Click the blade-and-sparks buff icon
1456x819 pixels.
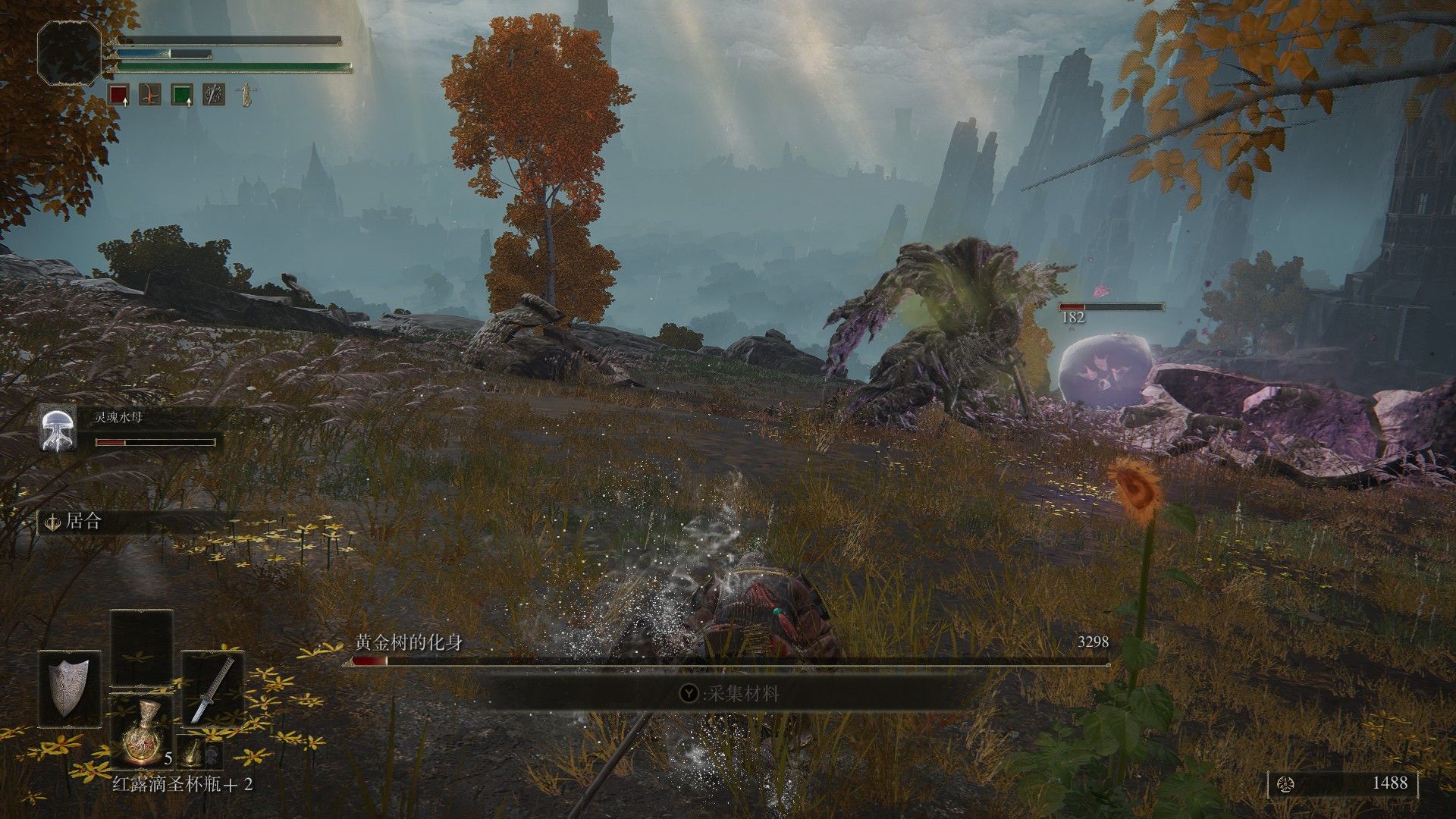pyautogui.click(x=214, y=95)
